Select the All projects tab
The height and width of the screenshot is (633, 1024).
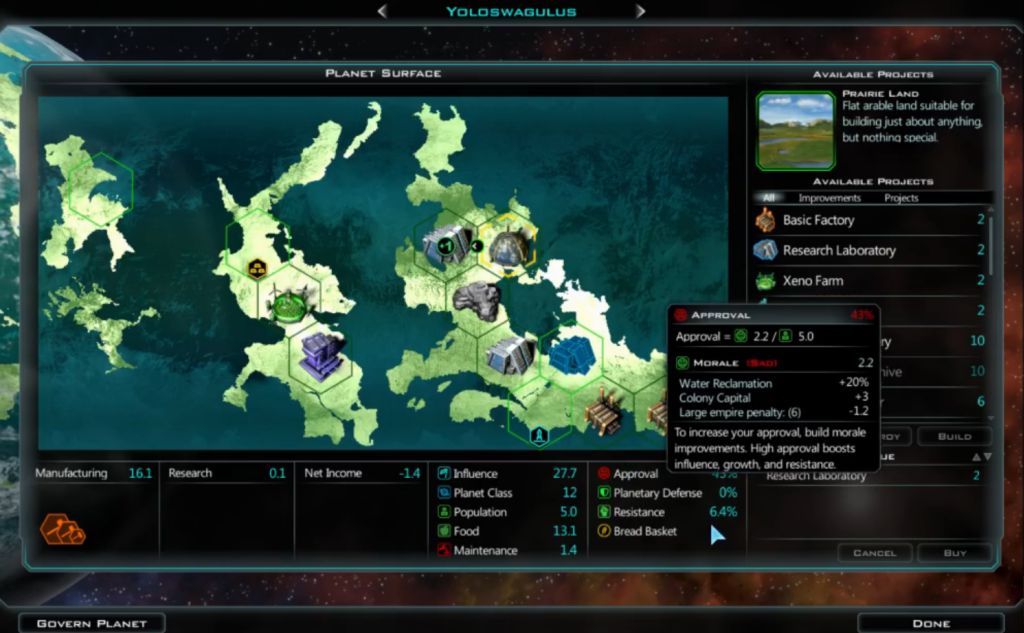click(768, 198)
